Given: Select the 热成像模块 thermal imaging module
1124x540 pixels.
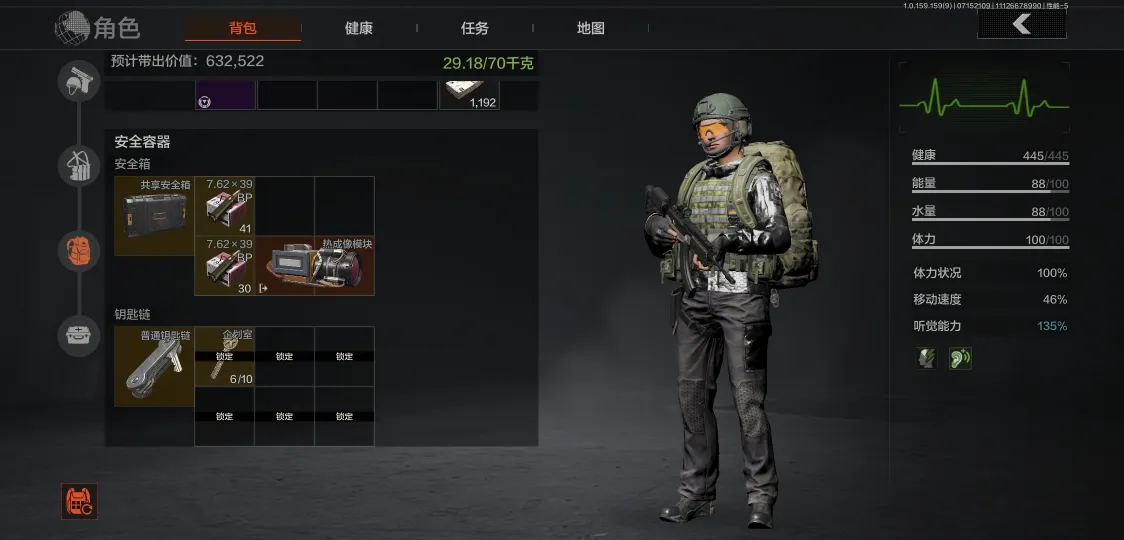Looking at the screenshot, I should coord(315,266).
